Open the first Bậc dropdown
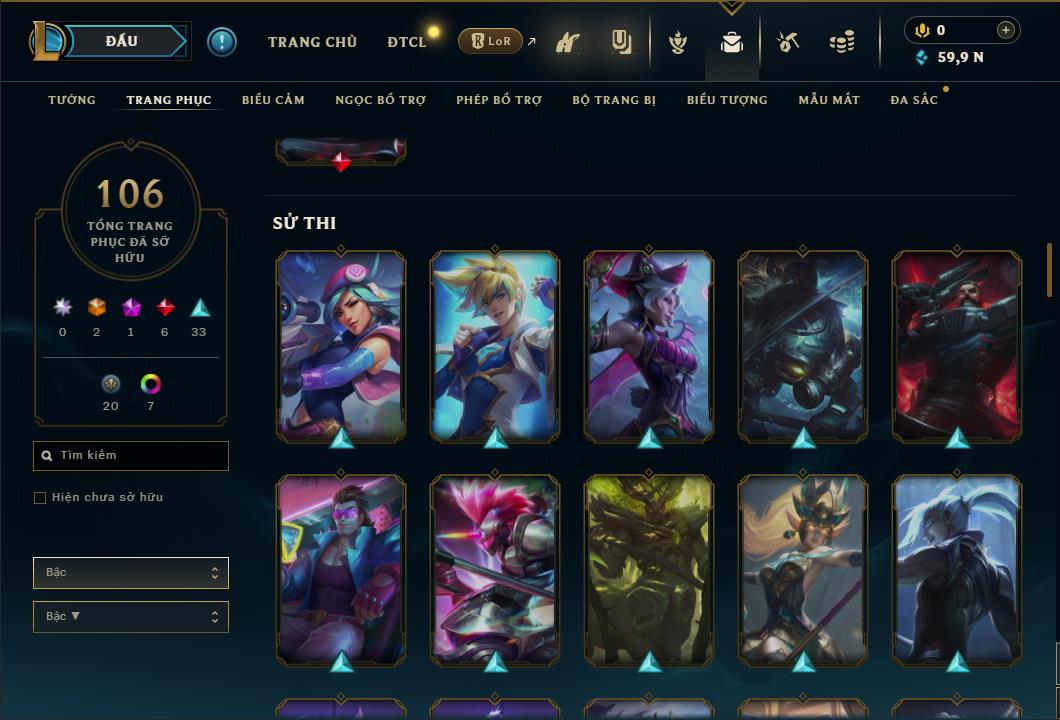 point(131,573)
